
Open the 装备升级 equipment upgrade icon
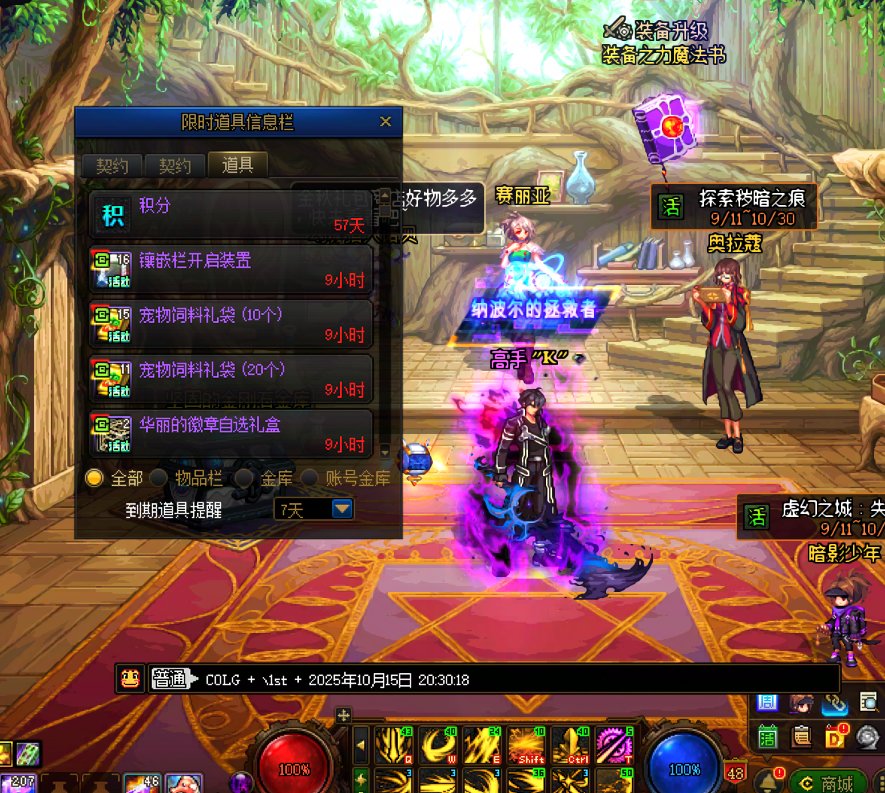[620, 27]
